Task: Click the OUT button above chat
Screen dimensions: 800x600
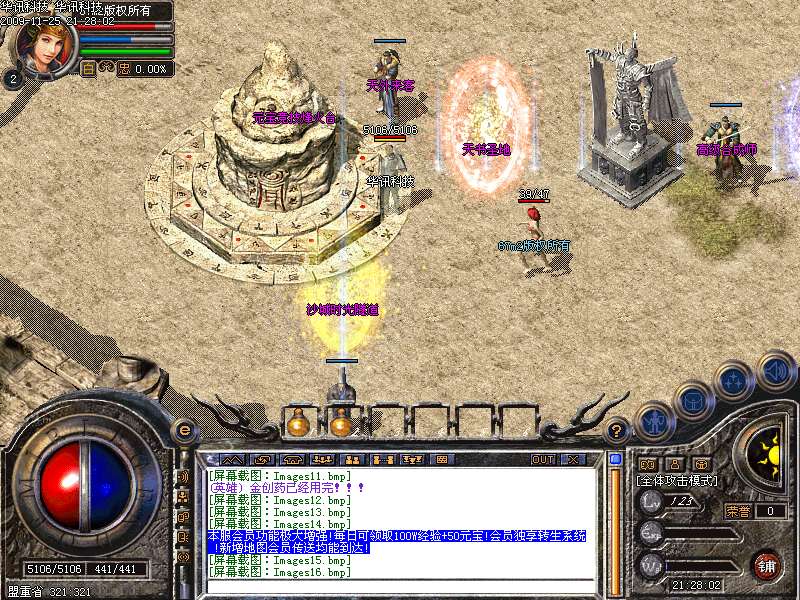Action: 542,459
